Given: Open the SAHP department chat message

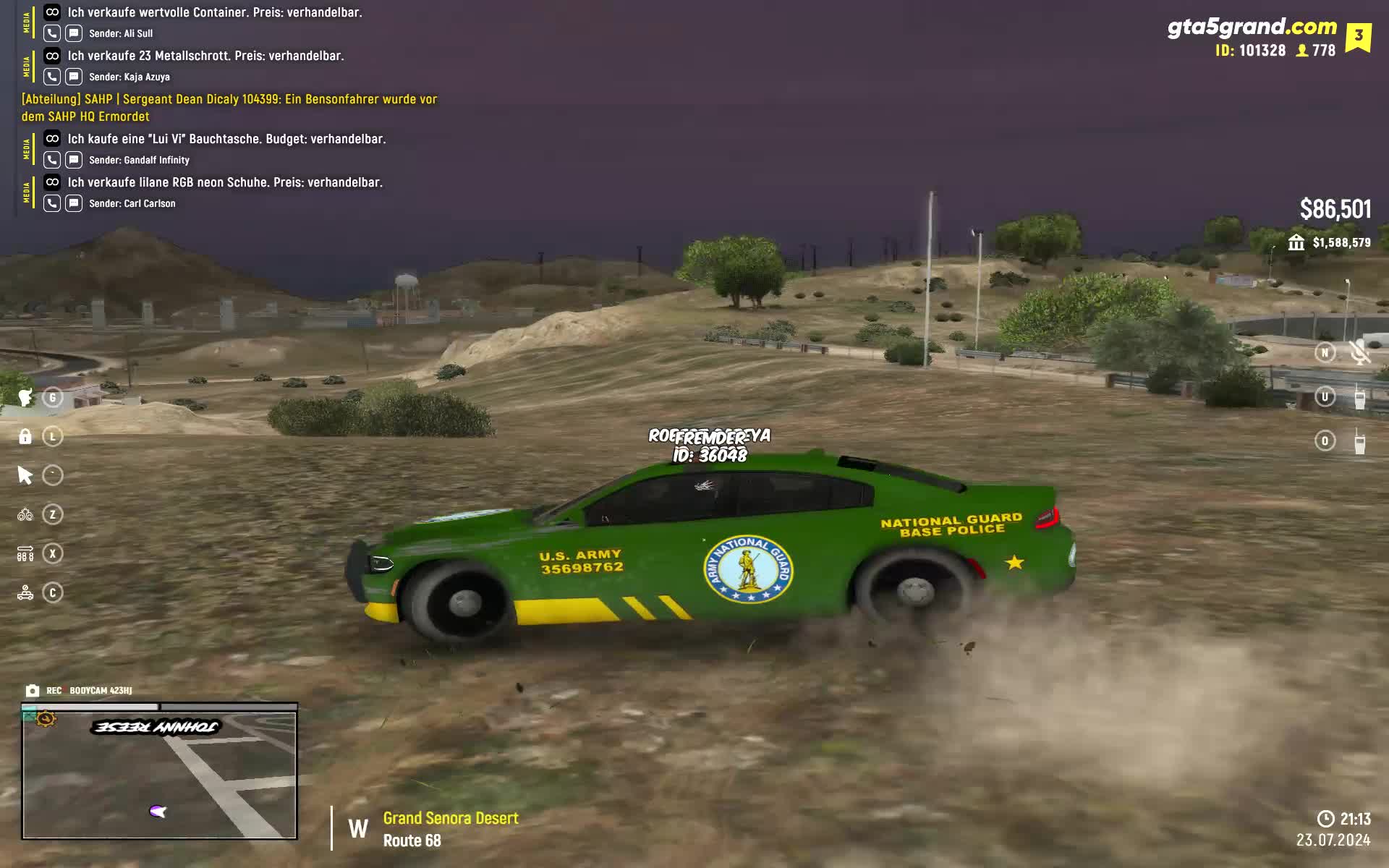Looking at the screenshot, I should 229,108.
